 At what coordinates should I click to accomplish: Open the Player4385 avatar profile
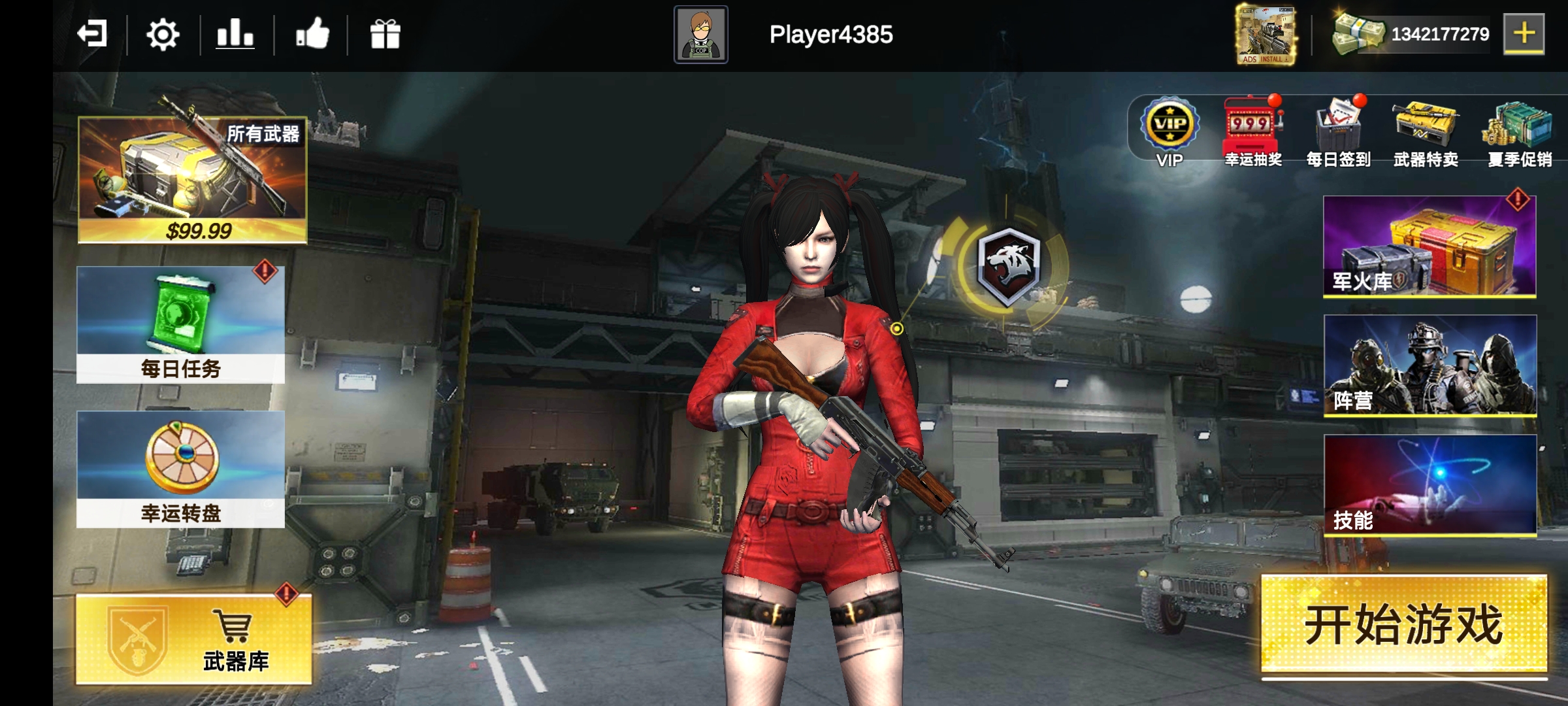(700, 35)
